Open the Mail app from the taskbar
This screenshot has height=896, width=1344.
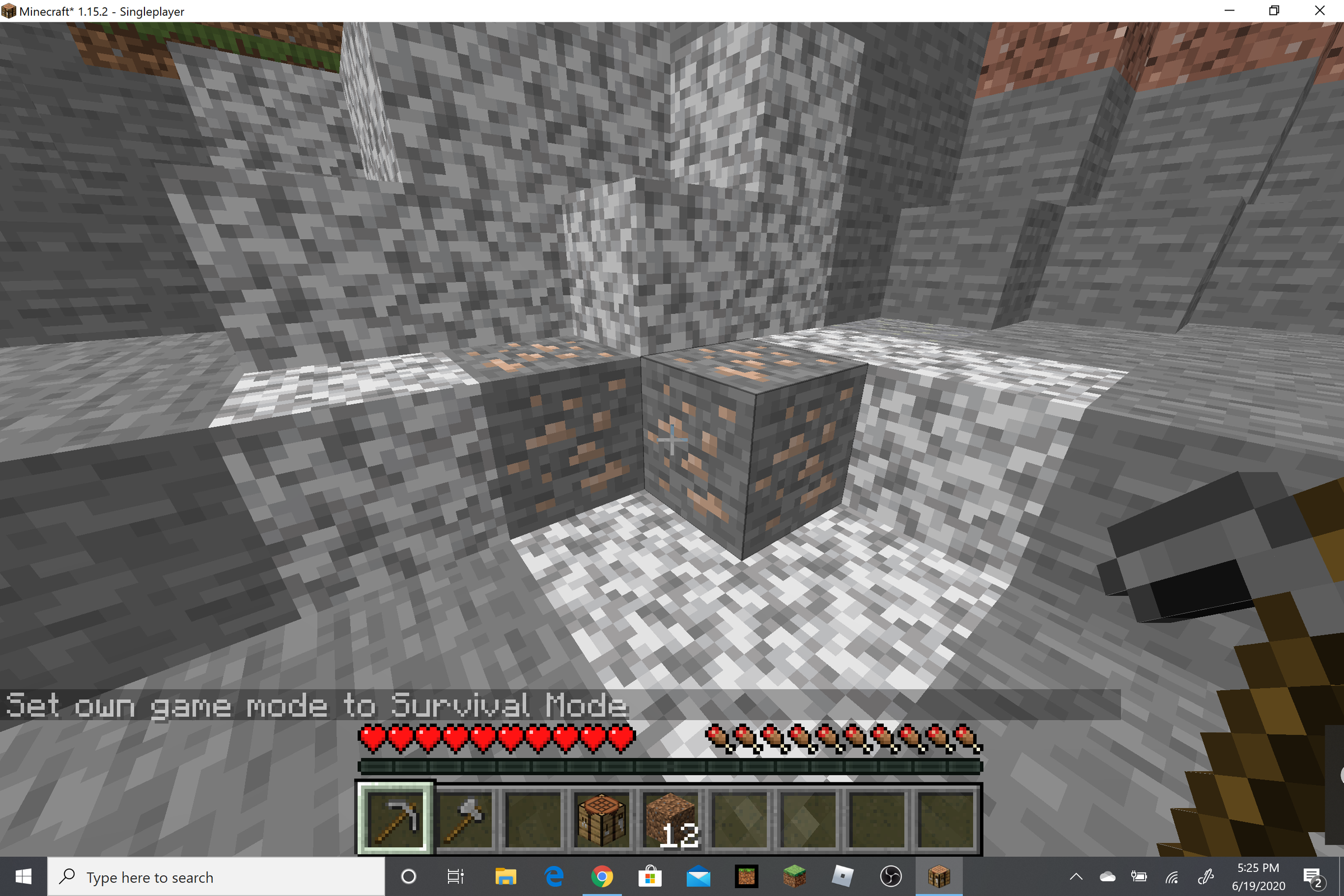(x=698, y=876)
